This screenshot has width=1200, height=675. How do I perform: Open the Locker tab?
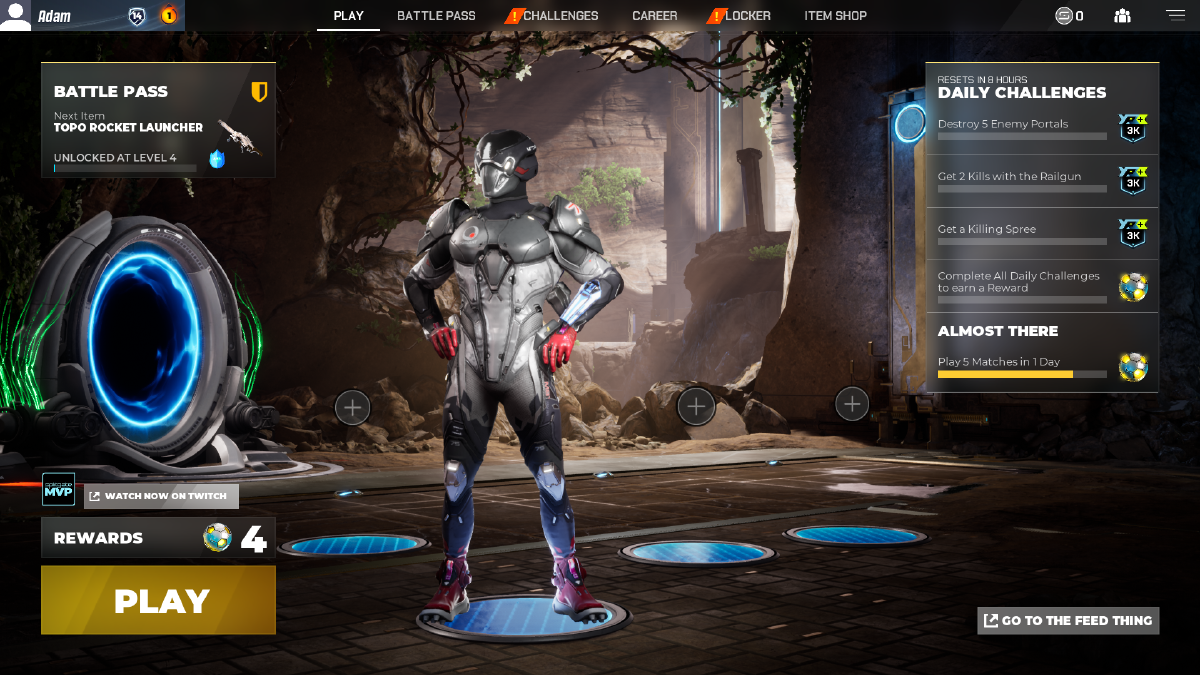point(747,16)
